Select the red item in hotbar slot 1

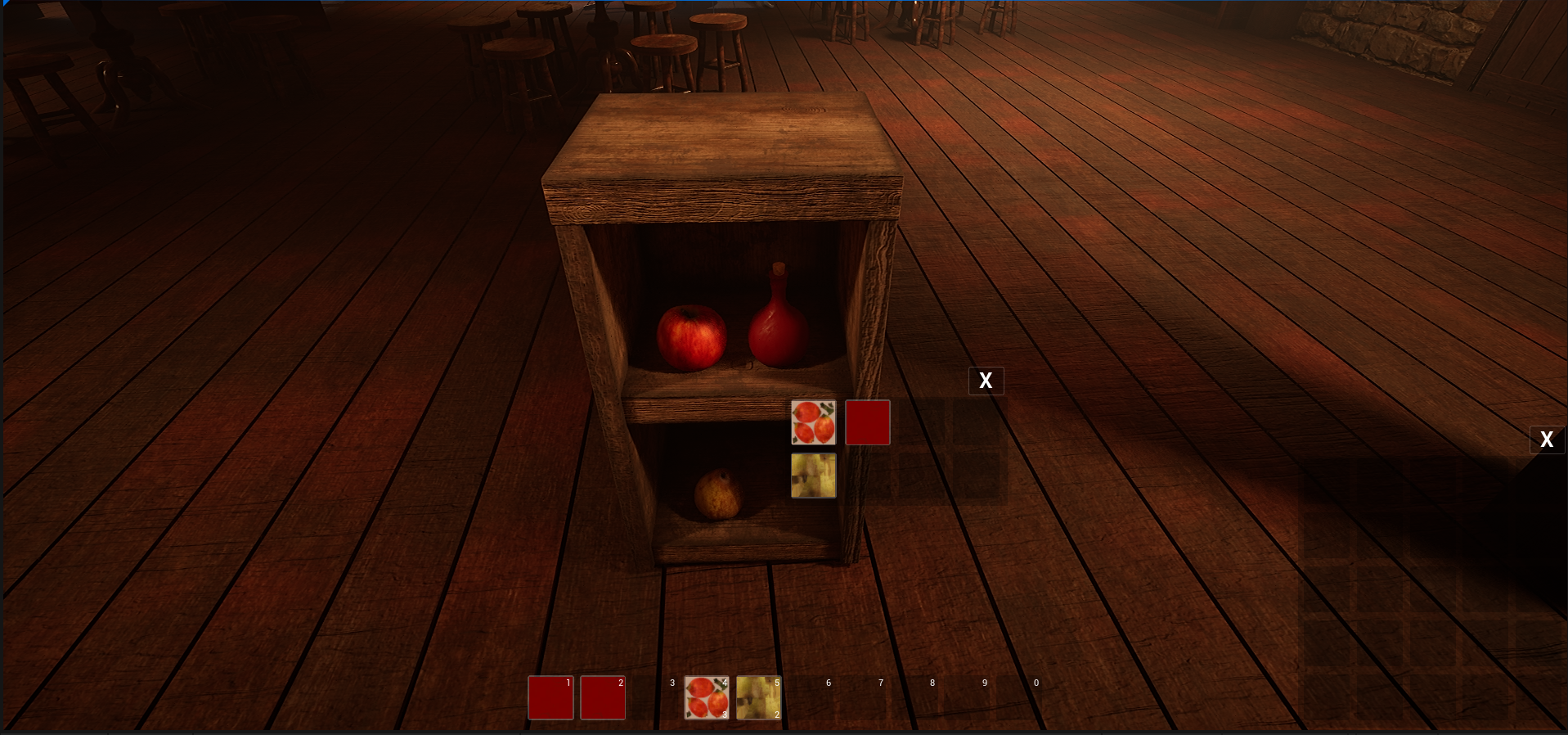click(x=550, y=697)
